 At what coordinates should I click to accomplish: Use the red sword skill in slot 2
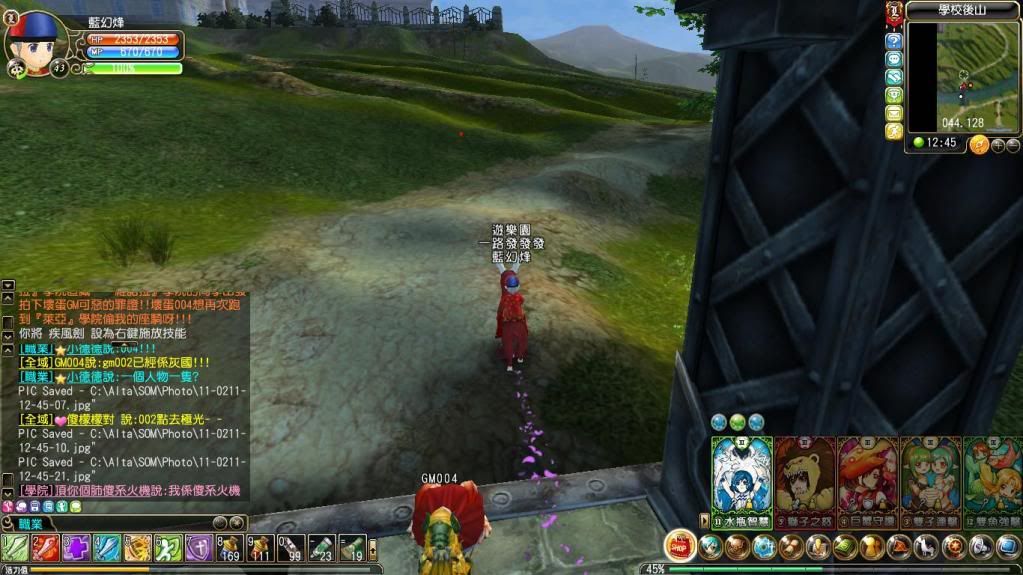46,547
